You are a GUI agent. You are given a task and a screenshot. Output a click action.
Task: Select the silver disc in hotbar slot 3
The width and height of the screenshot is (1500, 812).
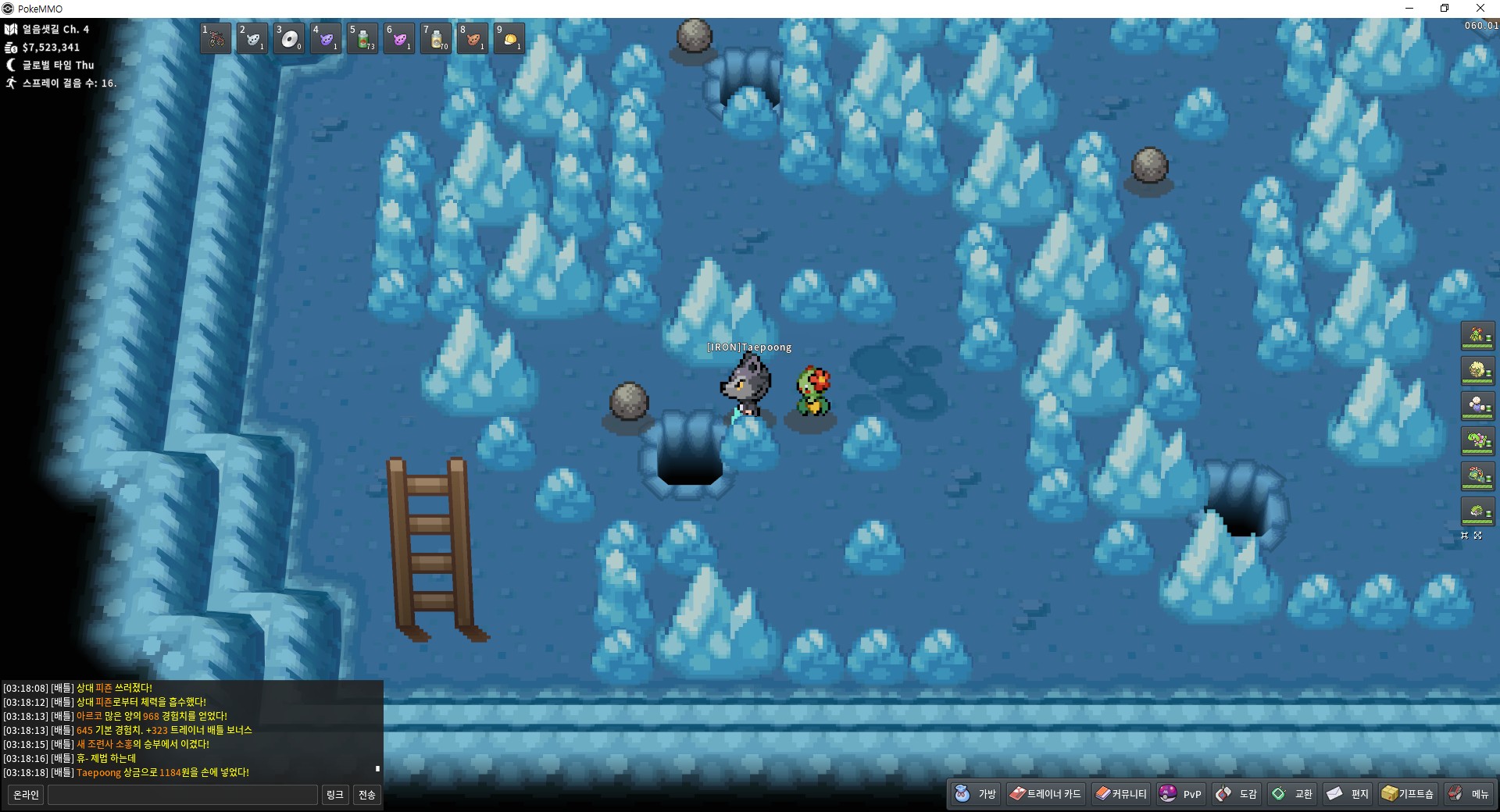[x=289, y=38]
